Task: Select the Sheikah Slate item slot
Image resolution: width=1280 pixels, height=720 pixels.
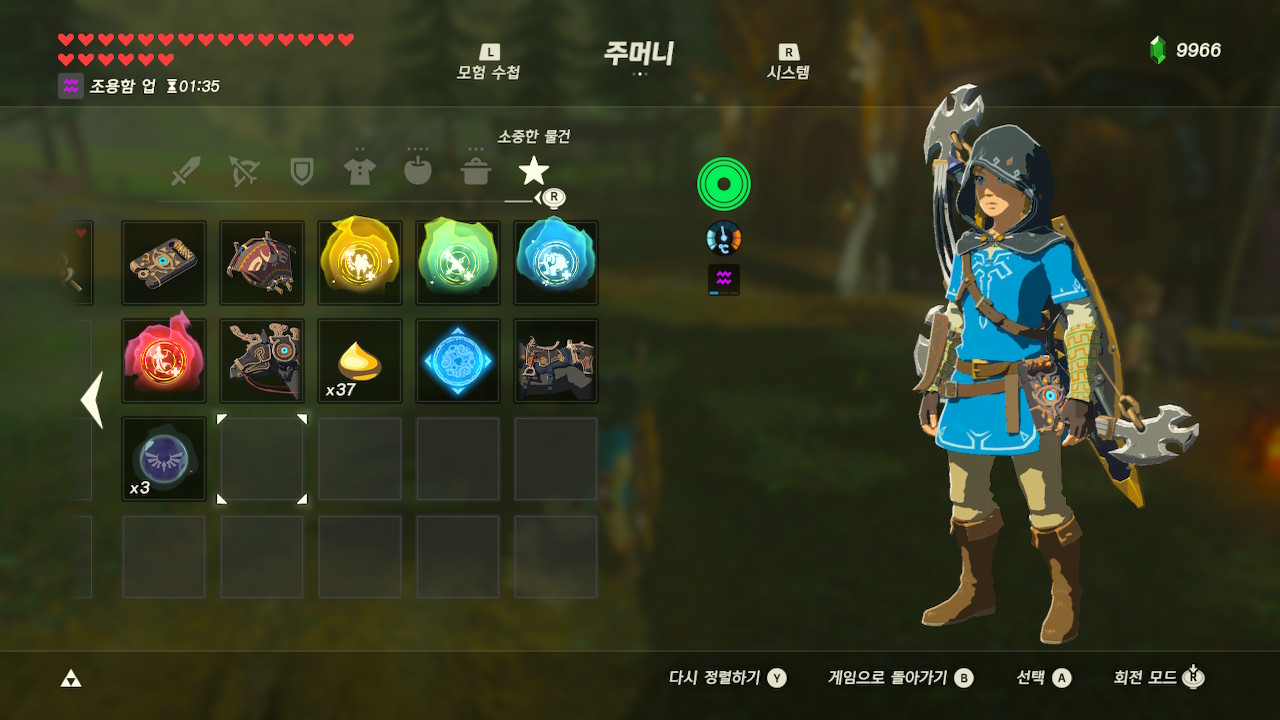Action: 164,263
